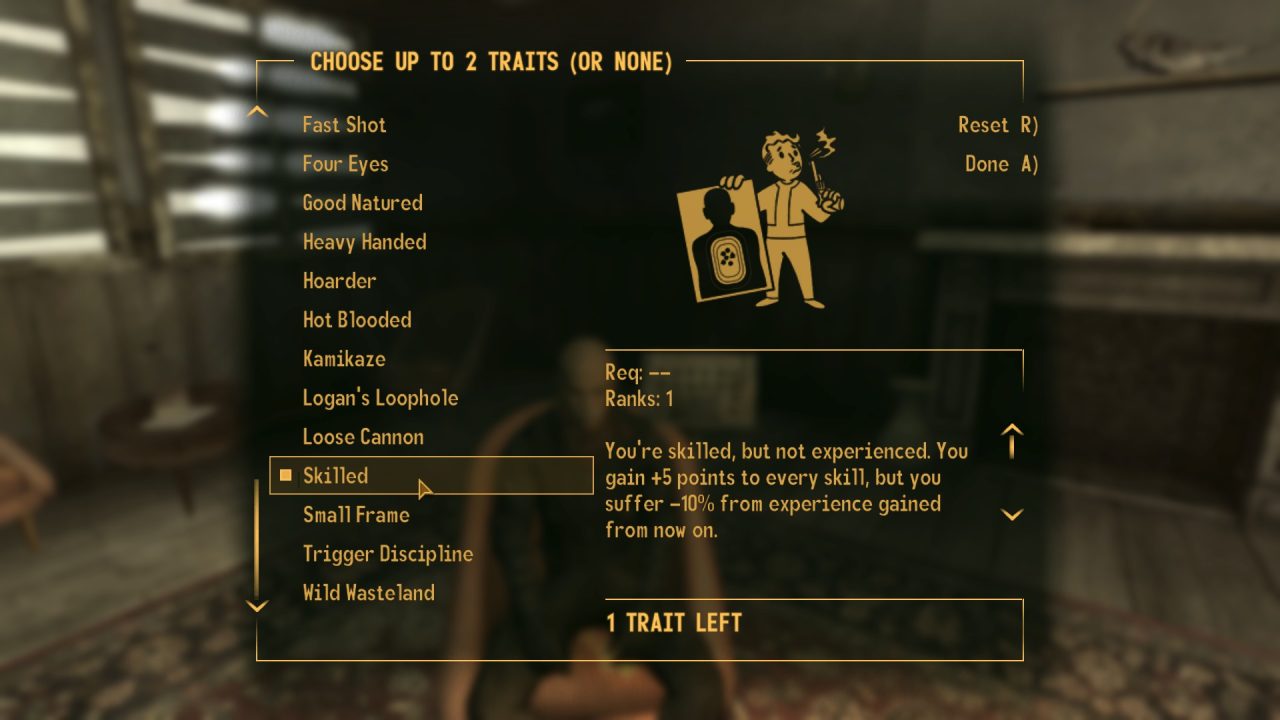1280x720 pixels.
Task: Select the Fast Shot trait
Action: [x=344, y=124]
